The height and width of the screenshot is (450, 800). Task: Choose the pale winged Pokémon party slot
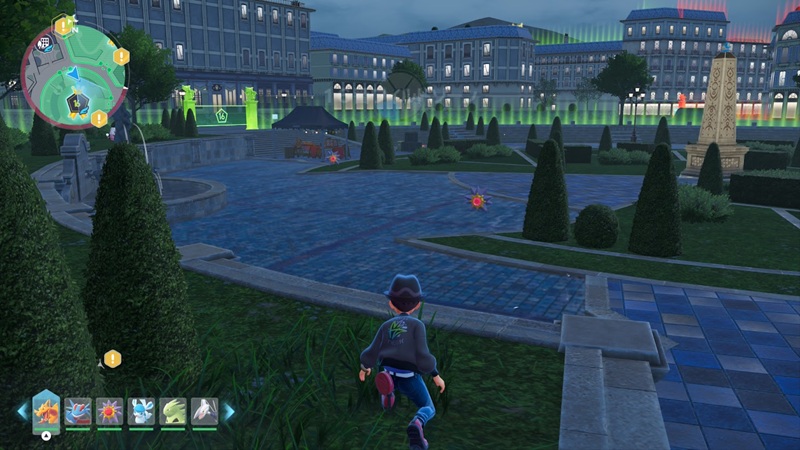pos(204,411)
